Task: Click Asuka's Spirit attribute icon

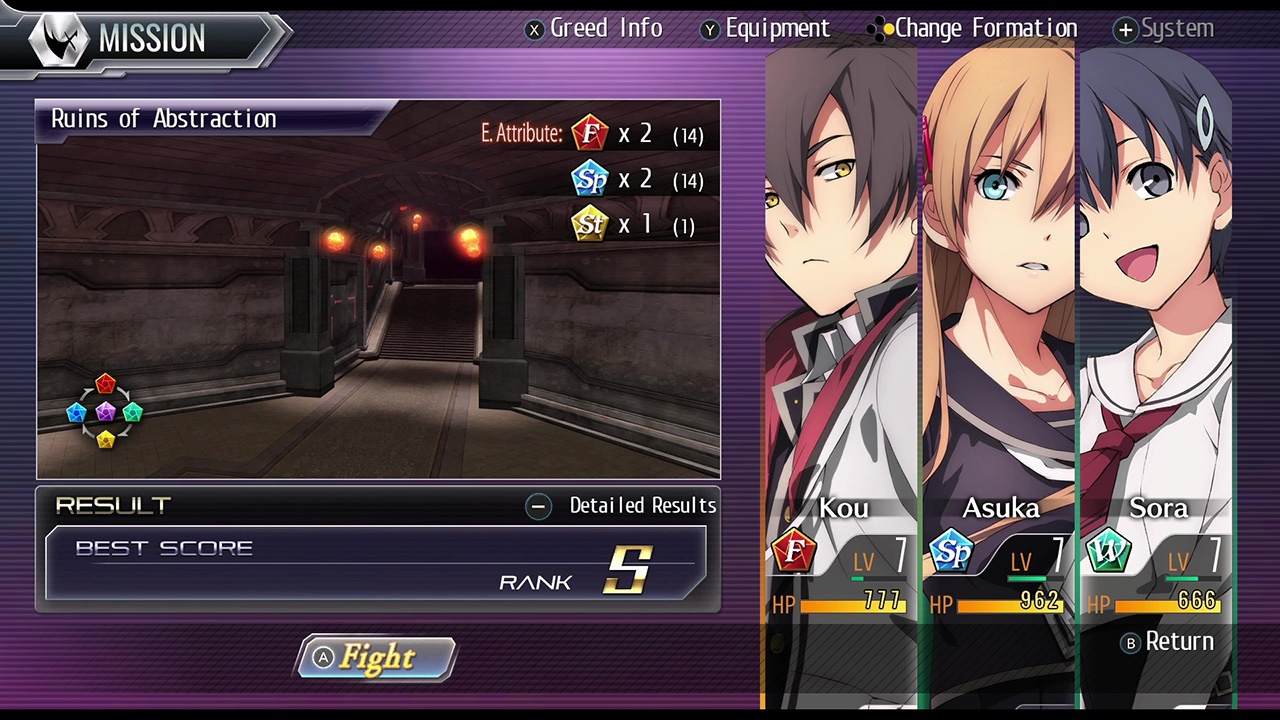Action: click(x=952, y=552)
